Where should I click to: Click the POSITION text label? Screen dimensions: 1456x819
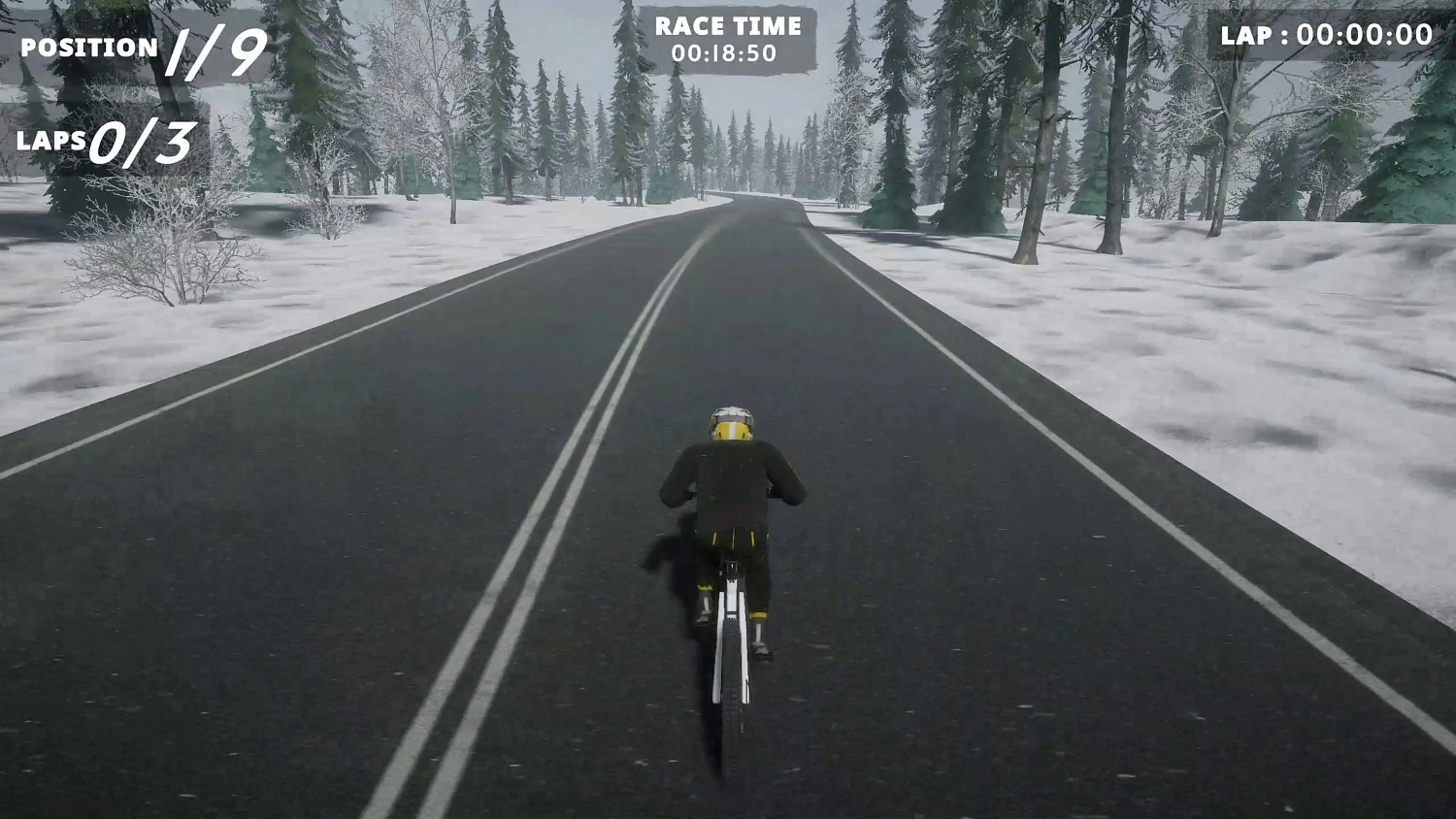(90, 47)
